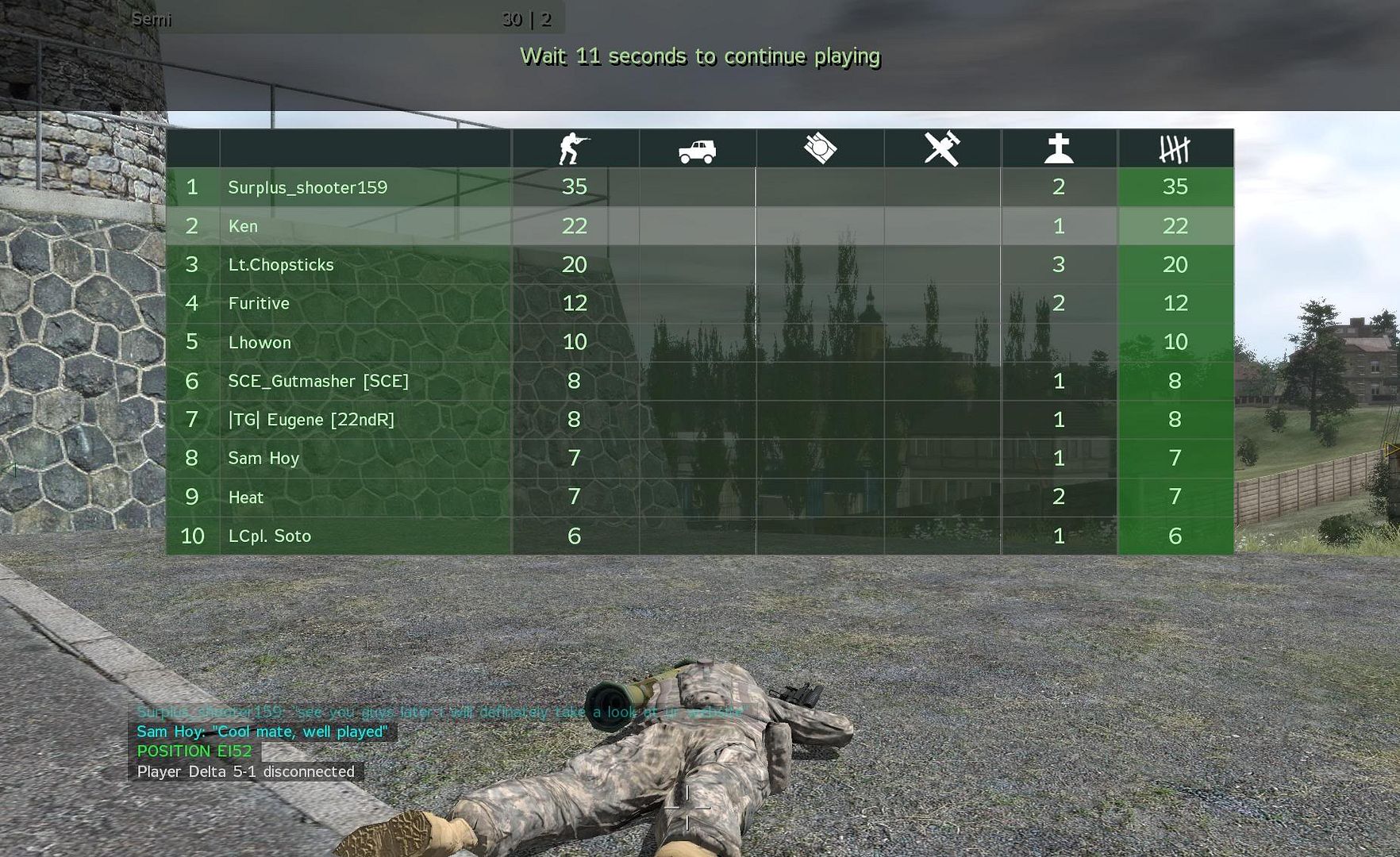Click the aircraft kills plane icon header

click(942, 148)
